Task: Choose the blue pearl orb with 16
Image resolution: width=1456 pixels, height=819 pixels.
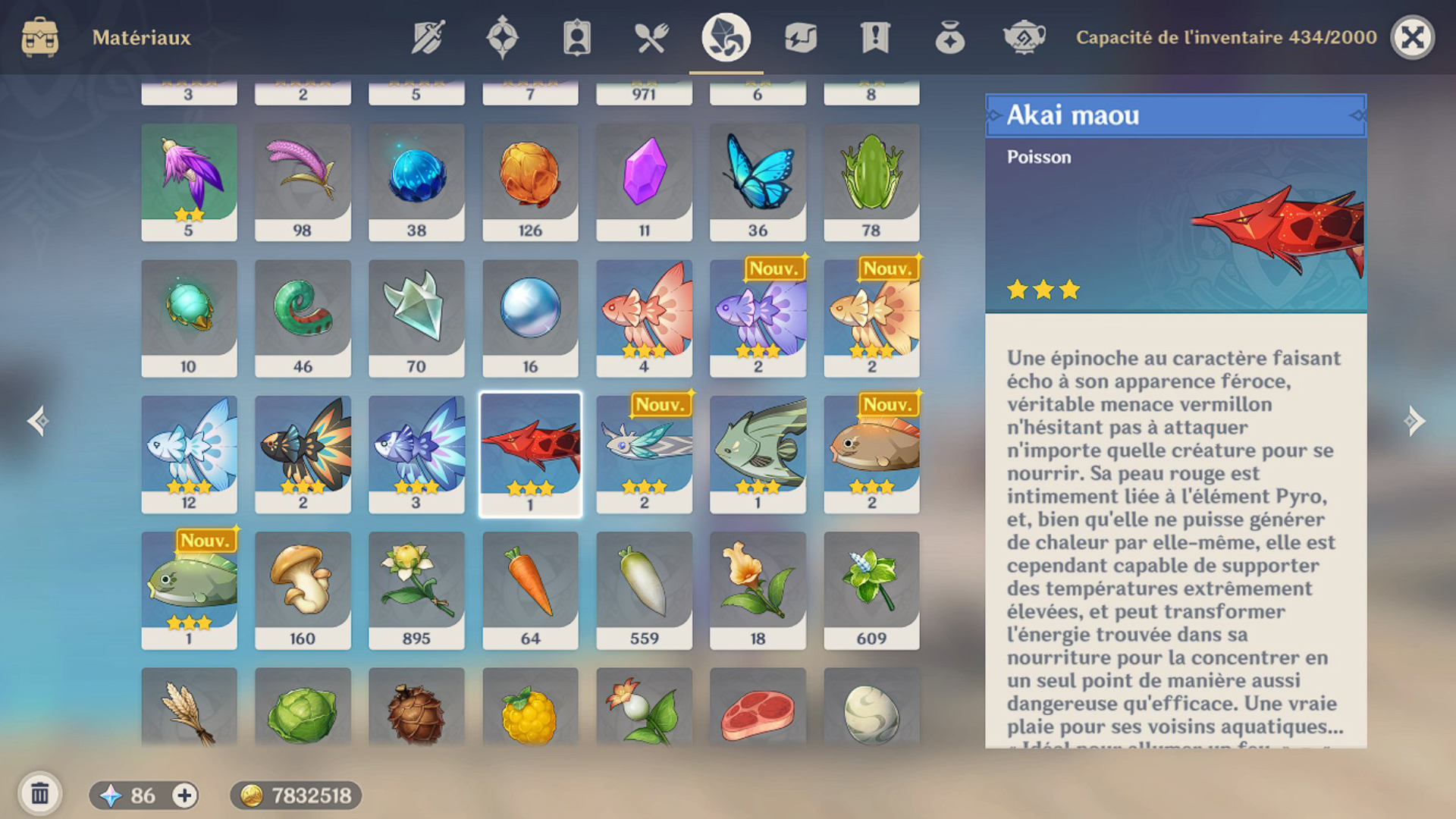Action: (530, 318)
